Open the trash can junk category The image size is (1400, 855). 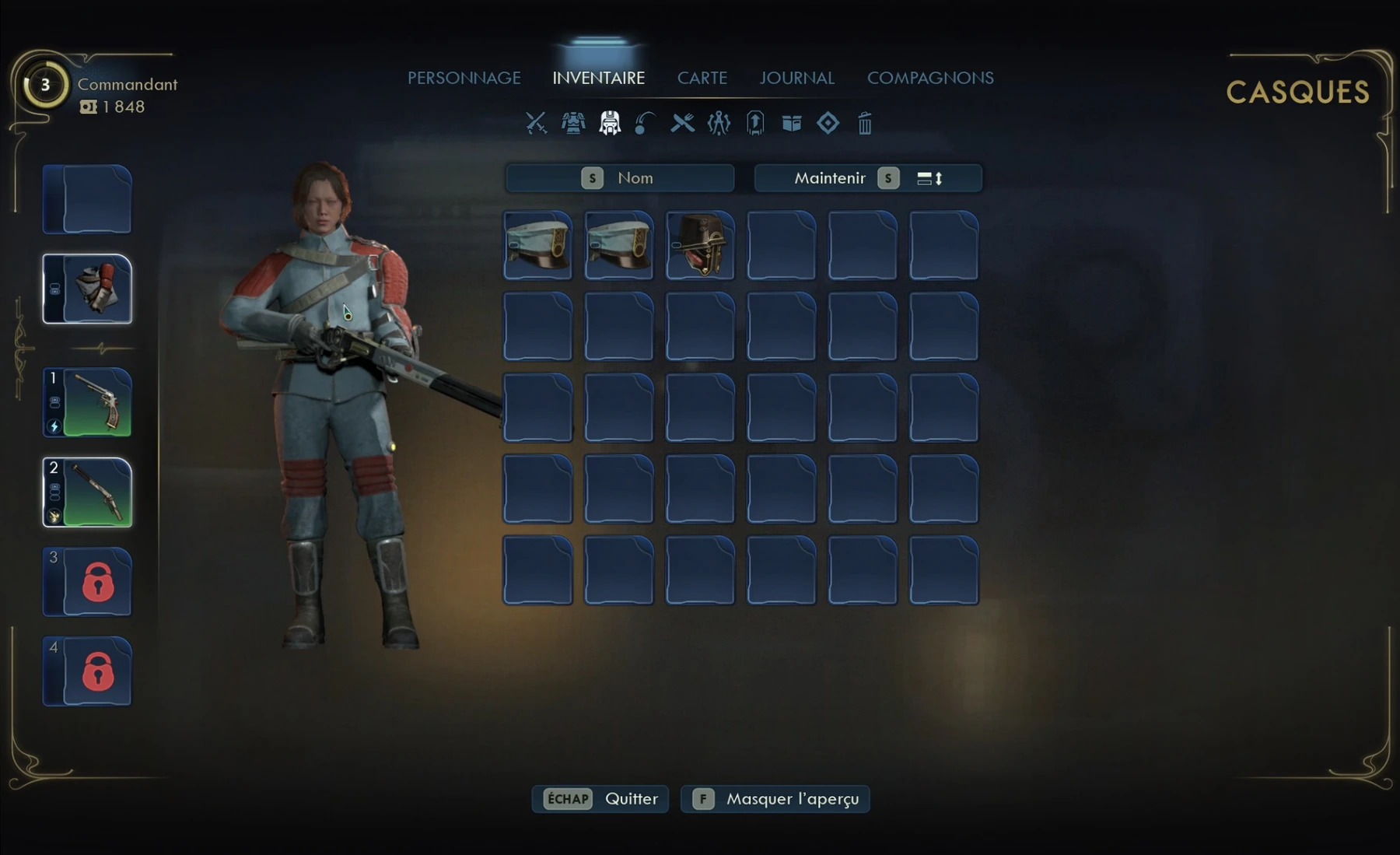864,123
